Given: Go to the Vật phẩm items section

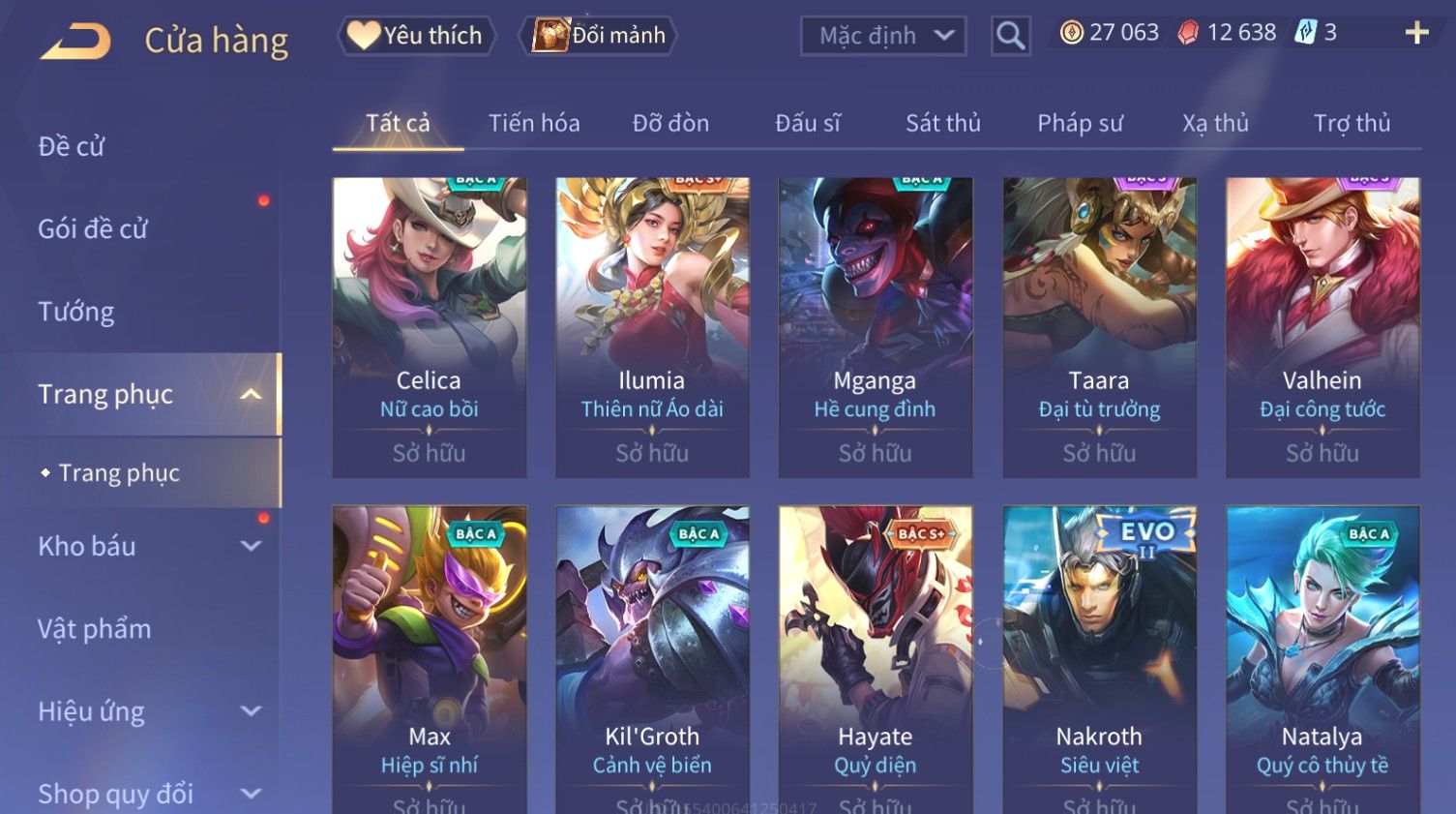Looking at the screenshot, I should click(x=95, y=629).
